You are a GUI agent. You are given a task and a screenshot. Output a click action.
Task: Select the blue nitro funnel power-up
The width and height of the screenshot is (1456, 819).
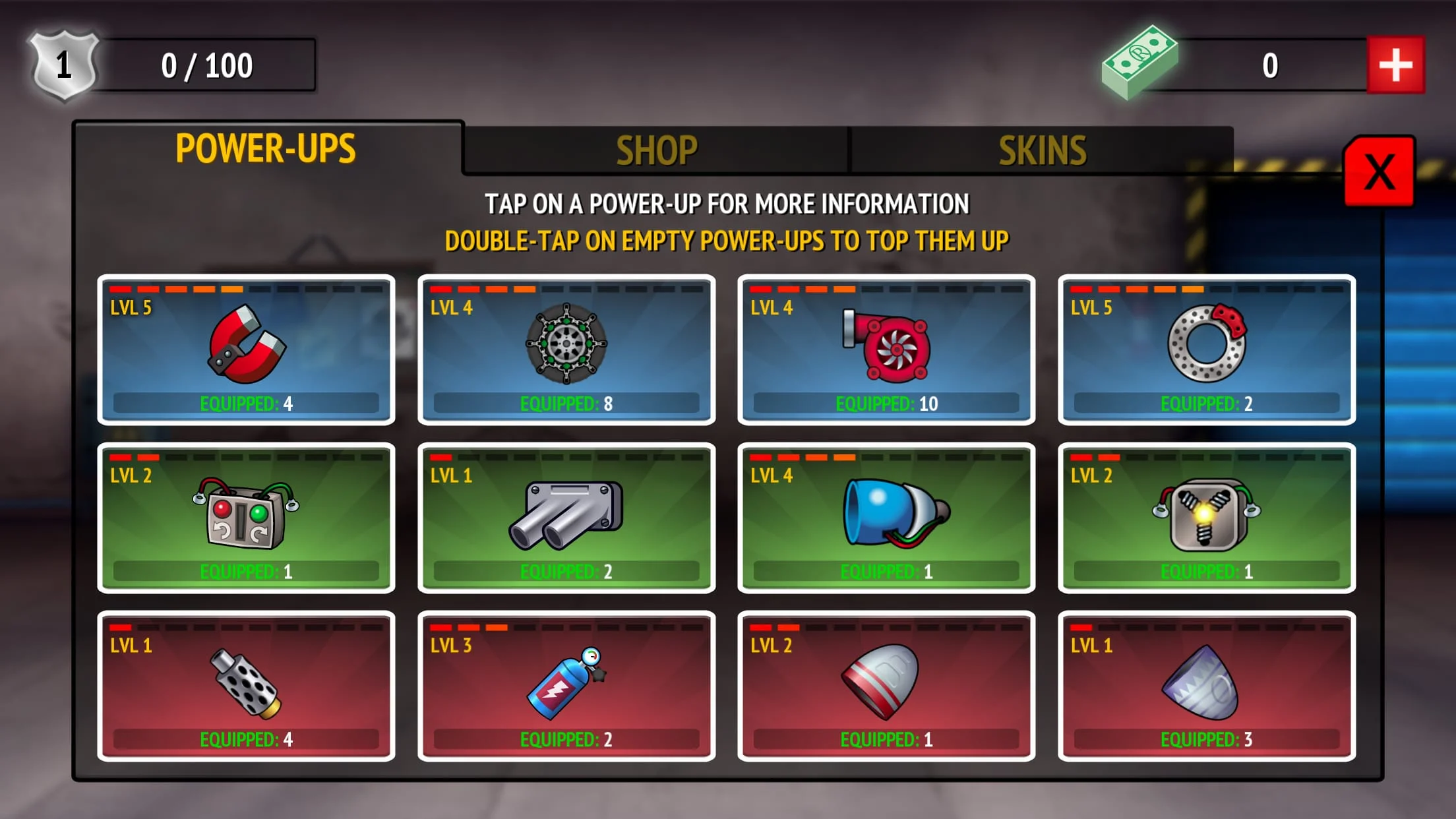pos(887,518)
